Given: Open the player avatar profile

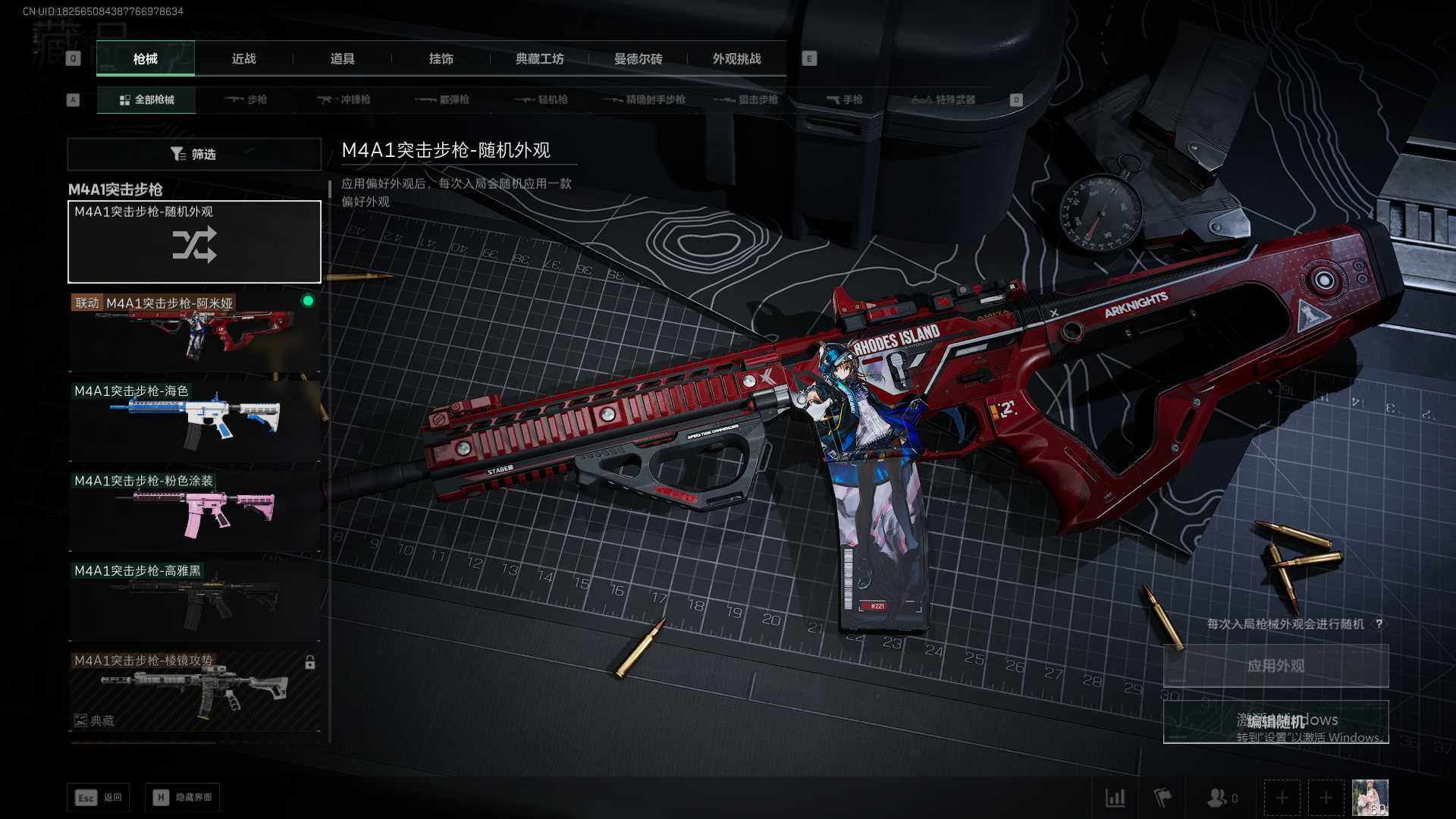Looking at the screenshot, I should (1370, 798).
